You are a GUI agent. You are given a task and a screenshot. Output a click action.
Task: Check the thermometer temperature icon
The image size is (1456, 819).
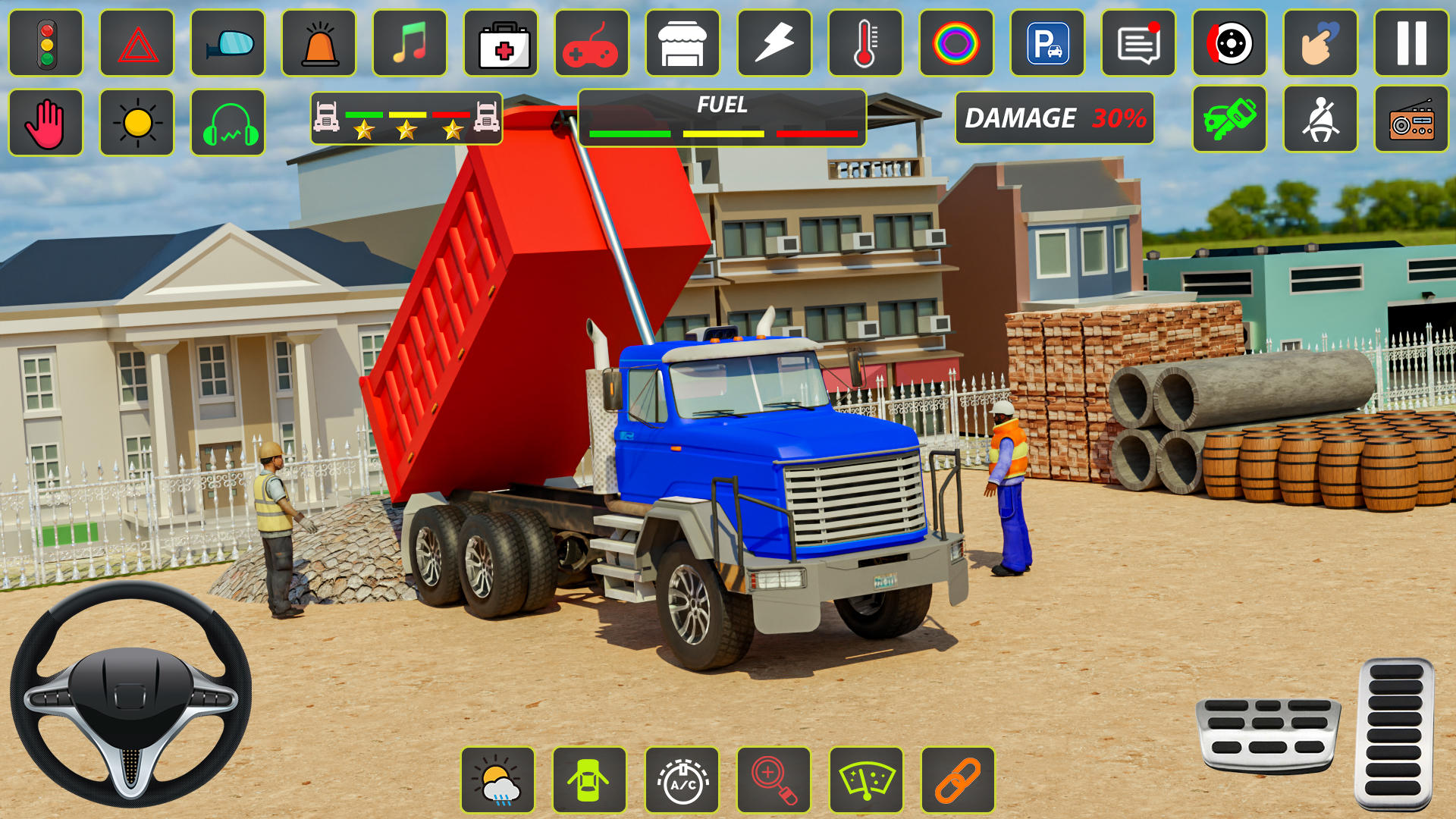point(865,43)
